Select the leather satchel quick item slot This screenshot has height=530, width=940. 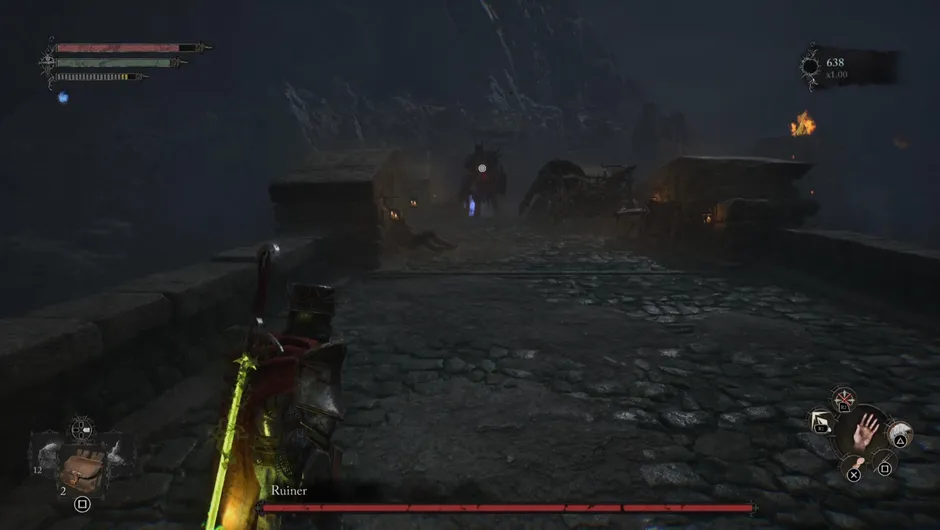[82, 467]
